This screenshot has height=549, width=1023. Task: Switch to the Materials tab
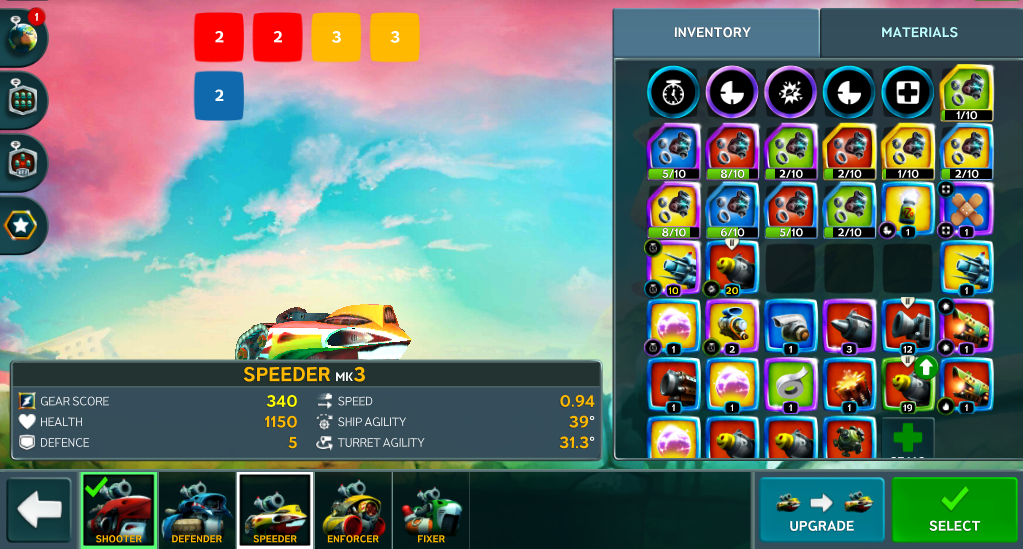tap(919, 32)
